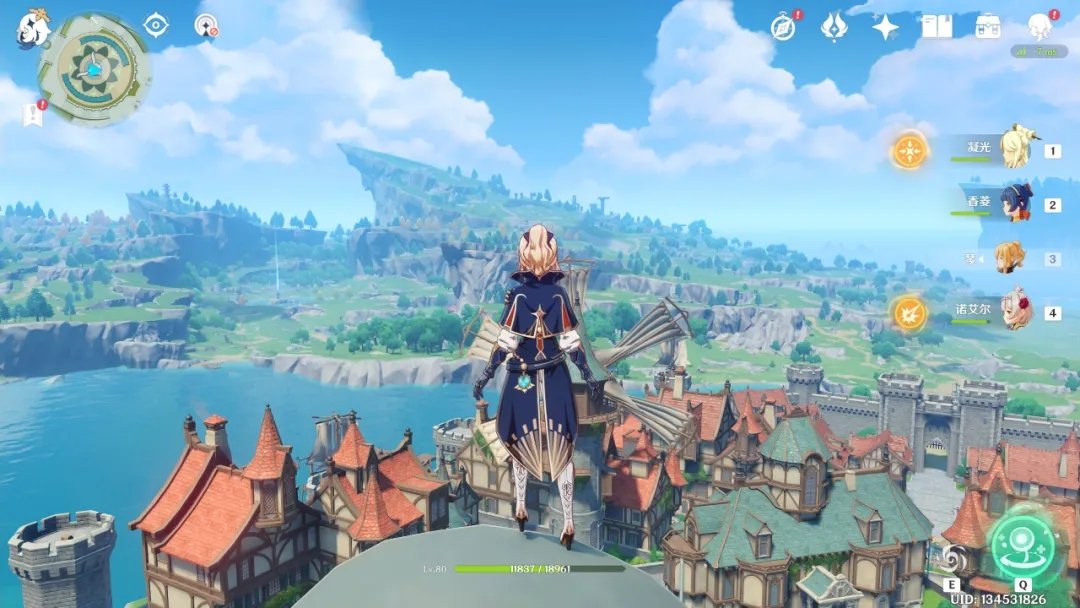Click the co-op disabled indicator icon
The image size is (1080, 608).
coord(207,26)
